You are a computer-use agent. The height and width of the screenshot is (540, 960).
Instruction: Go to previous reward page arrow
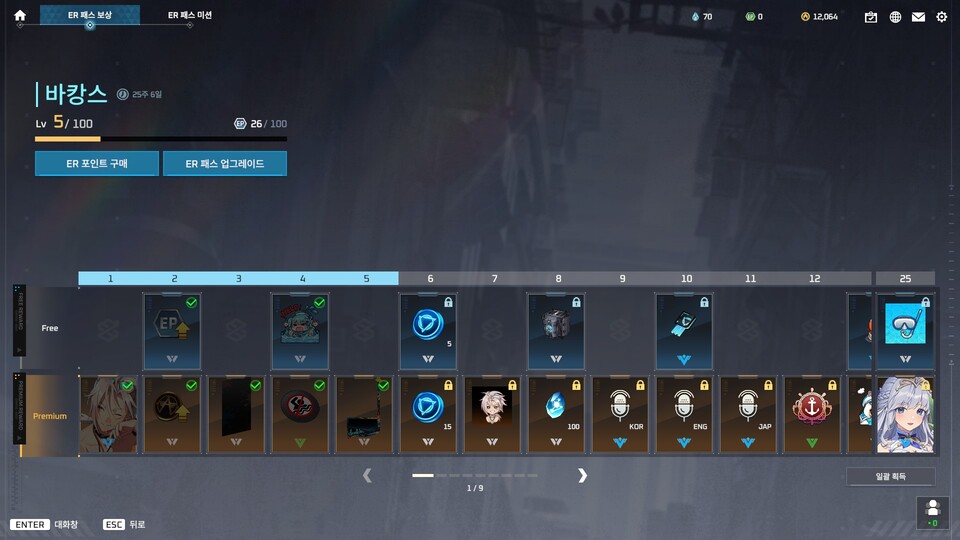(x=367, y=476)
